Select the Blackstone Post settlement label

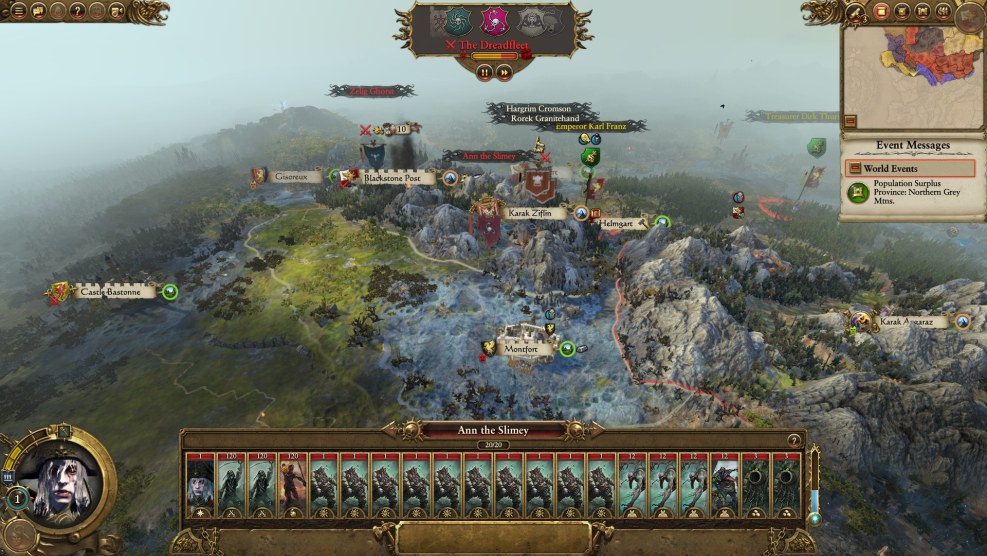tap(398, 178)
